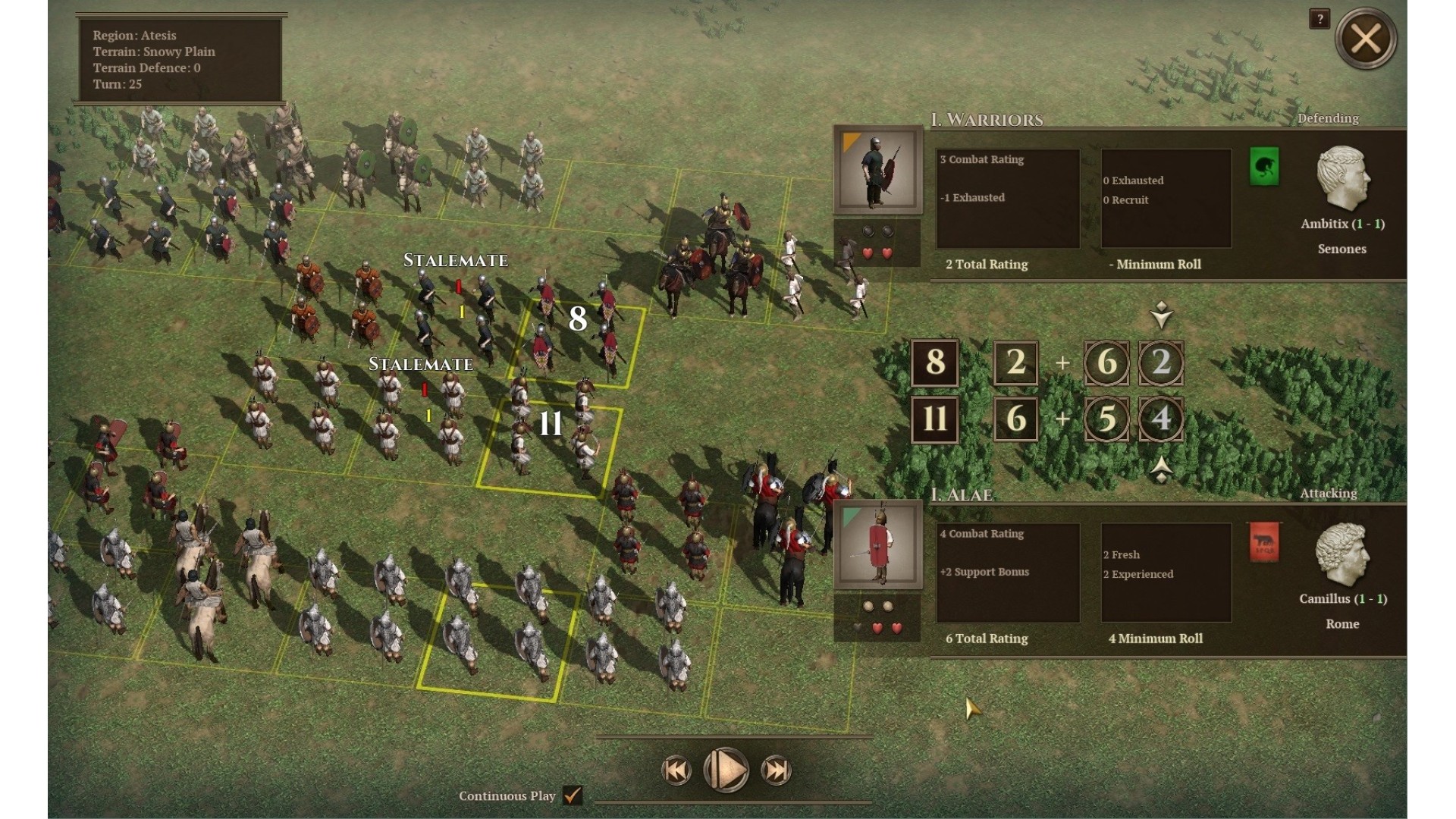Viewport: 1456px width, 819px height.
Task: Open the question mark help button
Action: click(1319, 20)
